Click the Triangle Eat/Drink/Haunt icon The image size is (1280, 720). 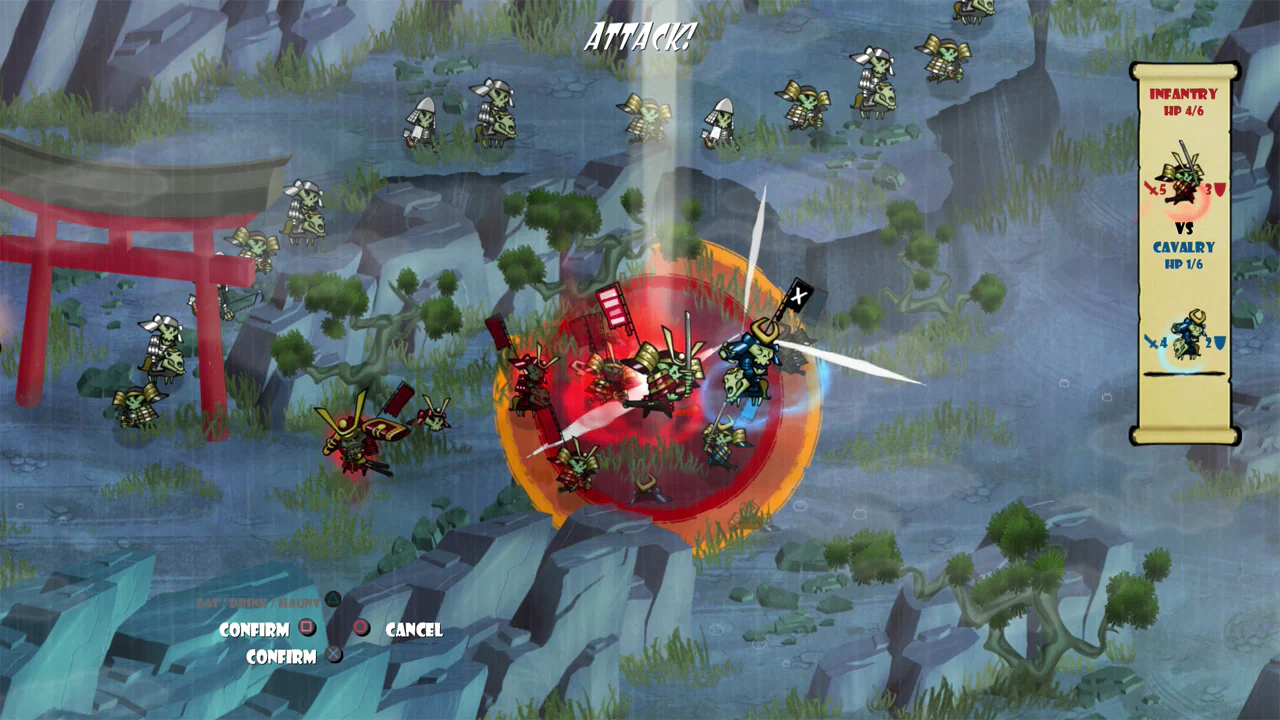333,600
